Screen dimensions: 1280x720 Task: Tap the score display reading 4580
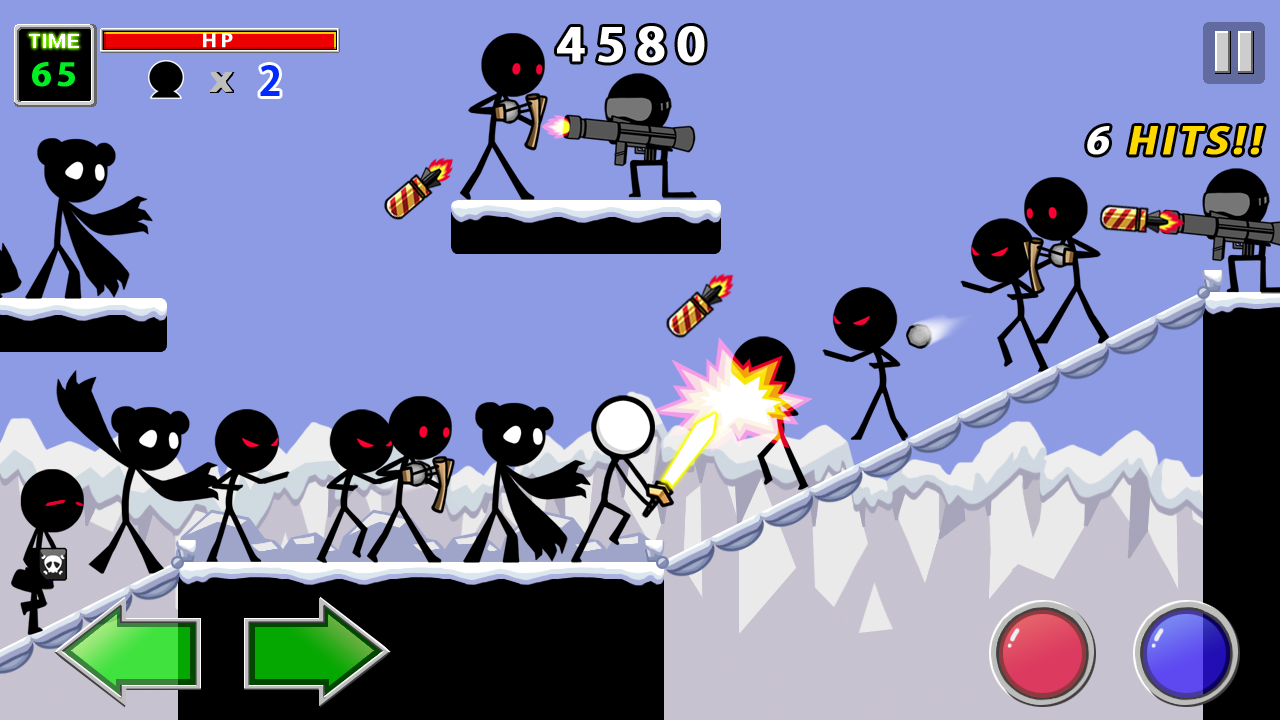coord(632,45)
